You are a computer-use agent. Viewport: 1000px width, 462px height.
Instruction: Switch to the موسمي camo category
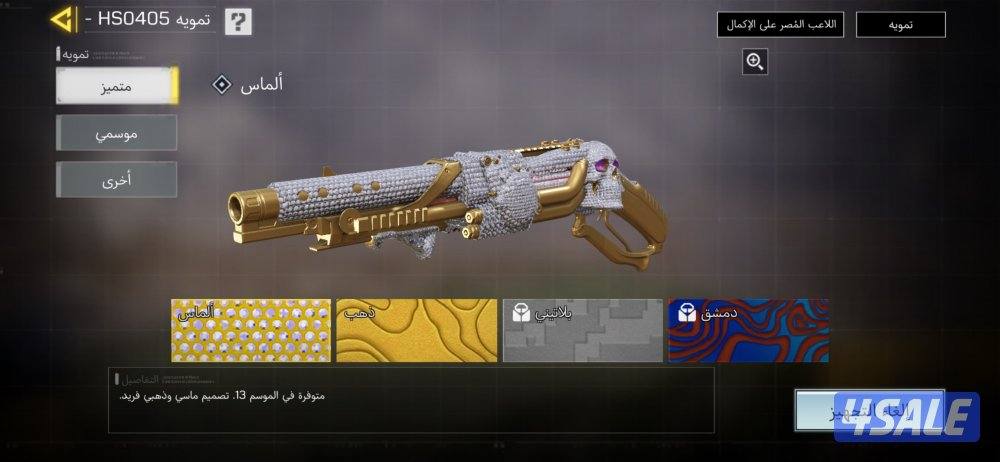(x=117, y=132)
